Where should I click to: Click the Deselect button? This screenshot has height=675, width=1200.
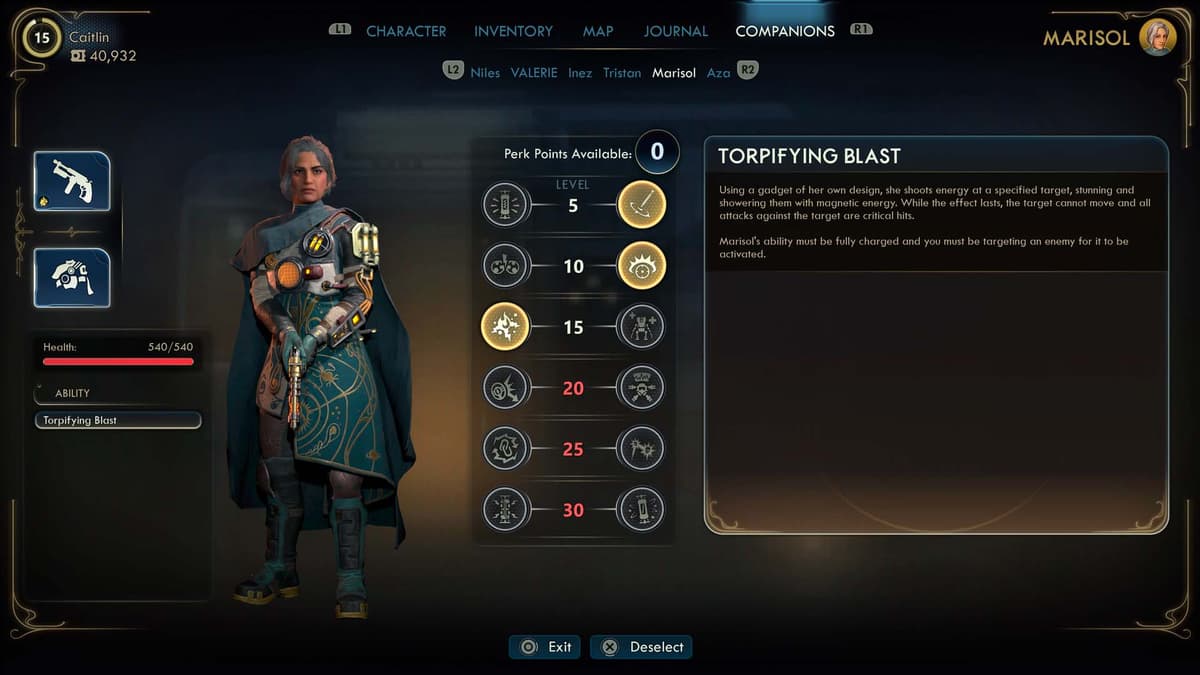[x=641, y=647]
